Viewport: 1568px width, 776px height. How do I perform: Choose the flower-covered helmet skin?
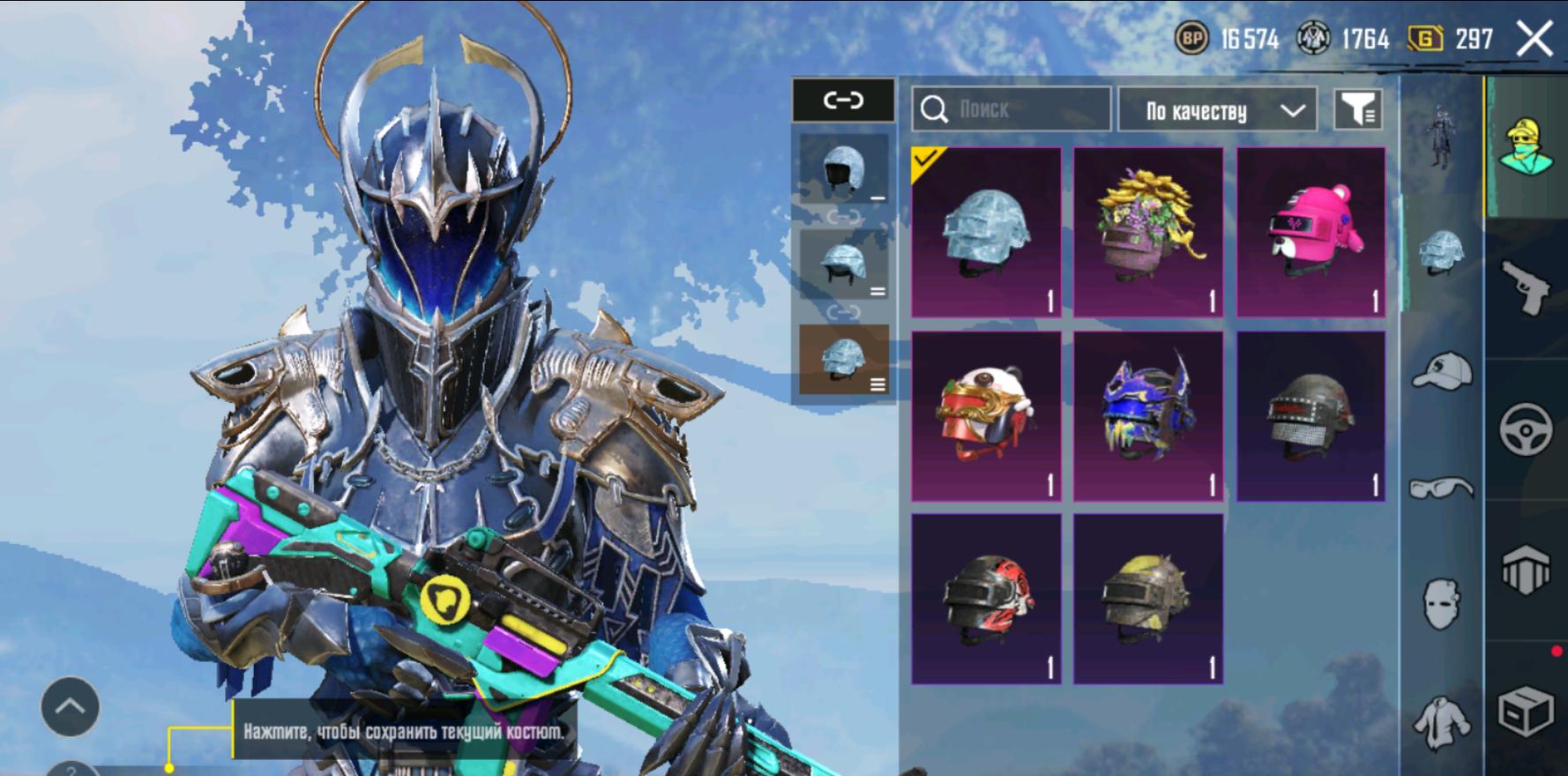click(x=1148, y=233)
